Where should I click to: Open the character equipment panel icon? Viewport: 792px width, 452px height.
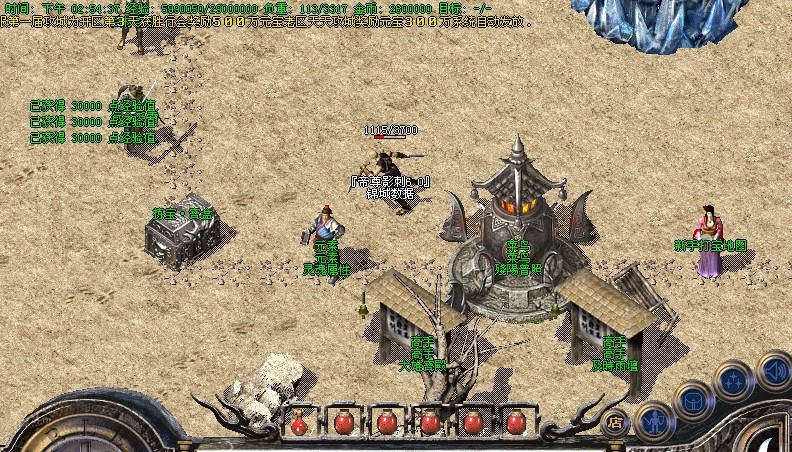[655, 421]
